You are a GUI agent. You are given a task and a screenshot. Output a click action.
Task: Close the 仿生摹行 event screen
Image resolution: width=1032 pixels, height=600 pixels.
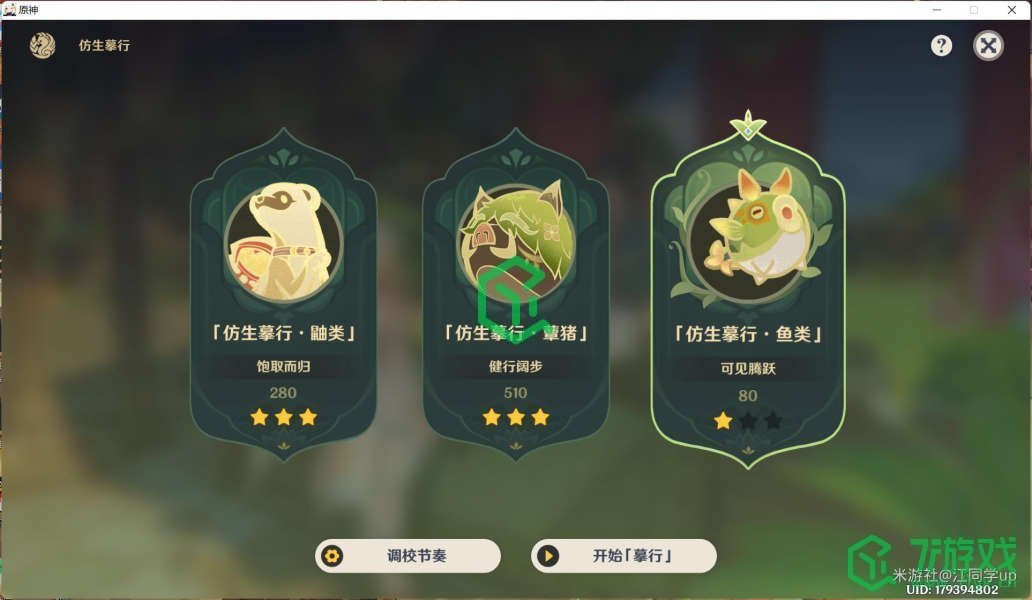[x=988, y=45]
